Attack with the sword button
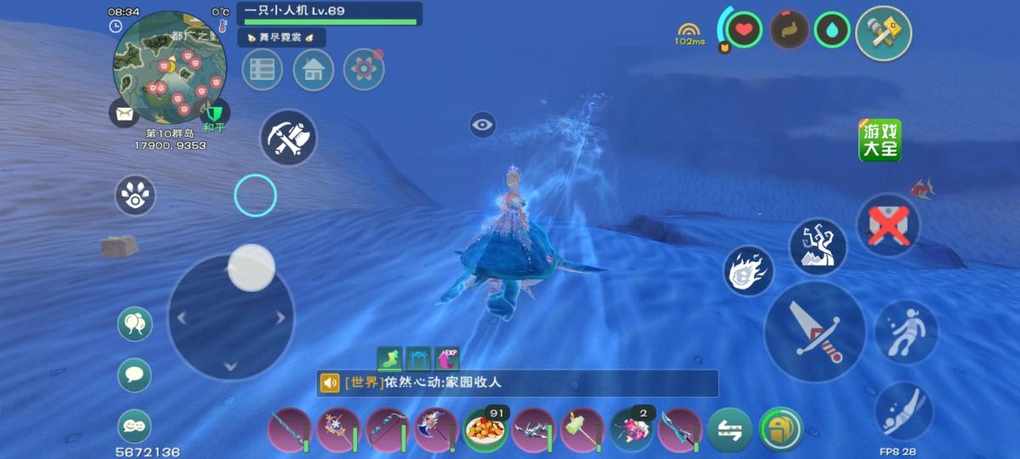Image resolution: width=1020 pixels, height=459 pixels. [x=814, y=332]
